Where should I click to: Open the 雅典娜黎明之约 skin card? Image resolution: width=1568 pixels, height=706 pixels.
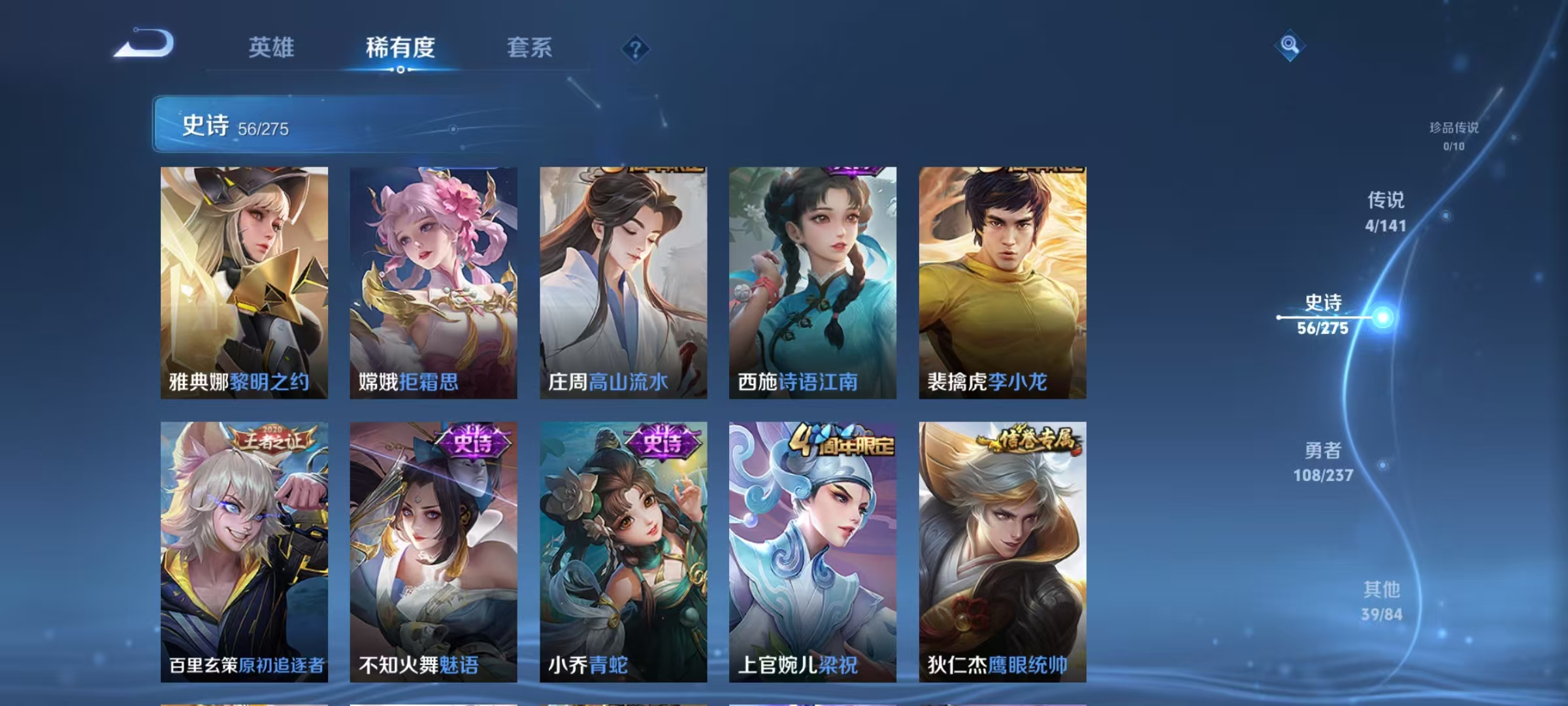pyautogui.click(x=242, y=281)
